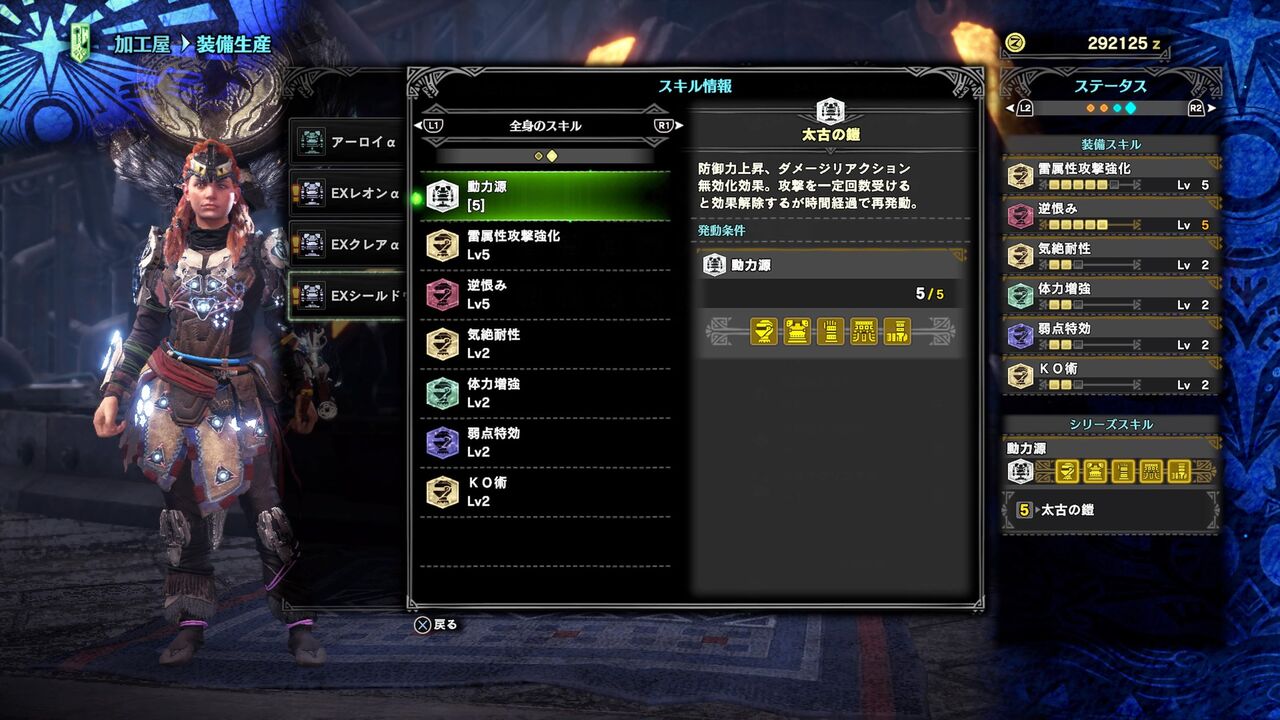Viewport: 1280px width, 720px height.
Task: Open the ステータス tab
Action: pos(1113,88)
